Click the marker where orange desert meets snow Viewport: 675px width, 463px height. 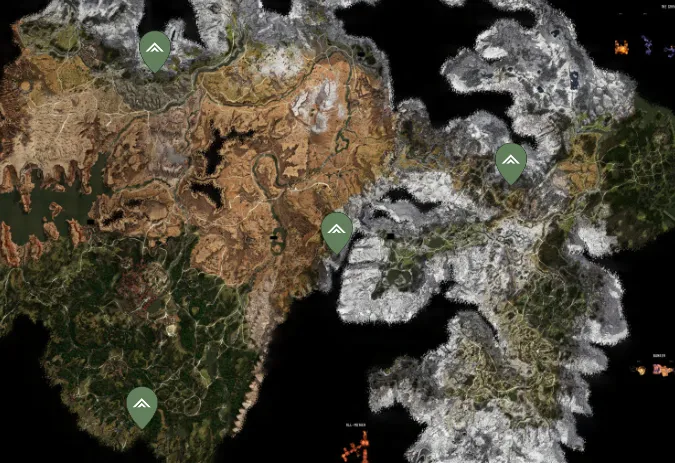point(337,231)
